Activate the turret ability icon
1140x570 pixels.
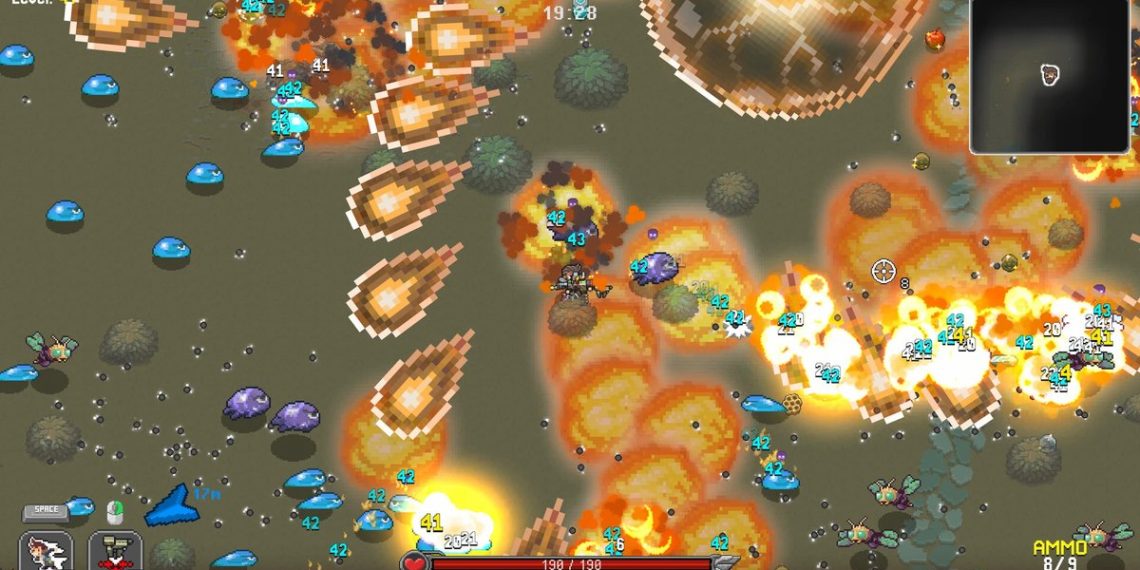click(x=115, y=552)
